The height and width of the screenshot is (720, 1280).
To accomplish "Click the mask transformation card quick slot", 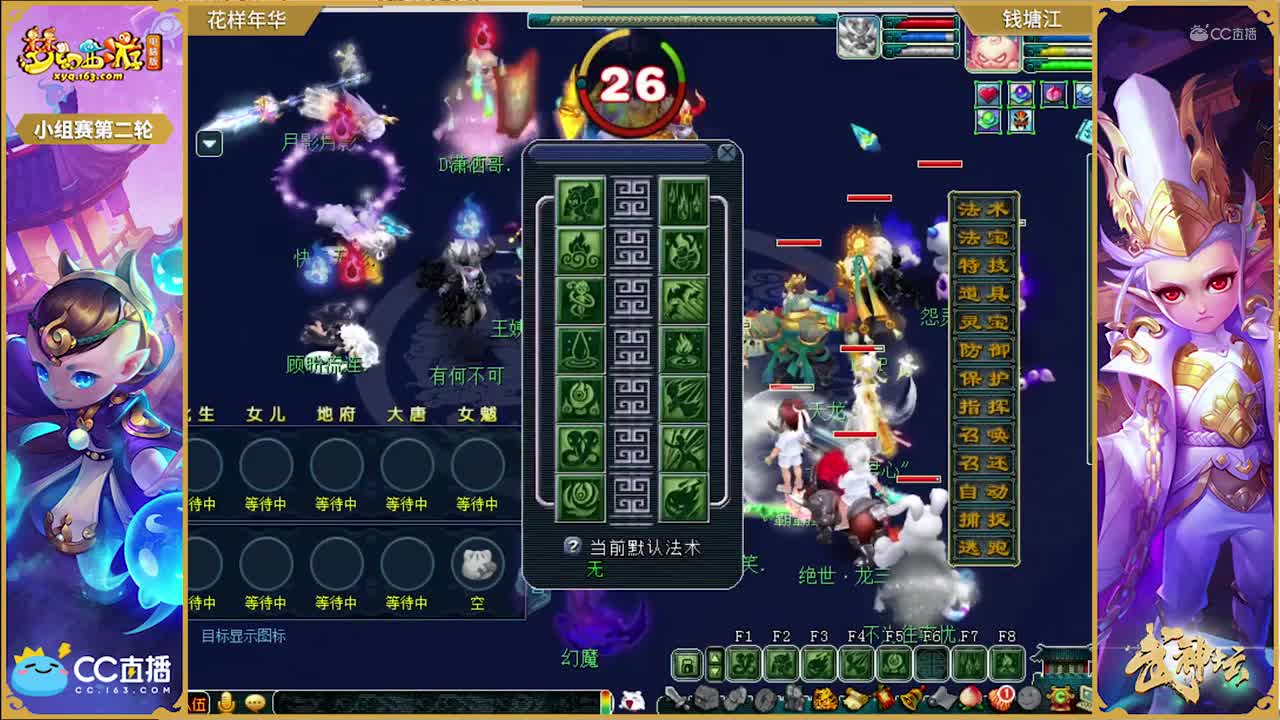I will pos(1021,121).
